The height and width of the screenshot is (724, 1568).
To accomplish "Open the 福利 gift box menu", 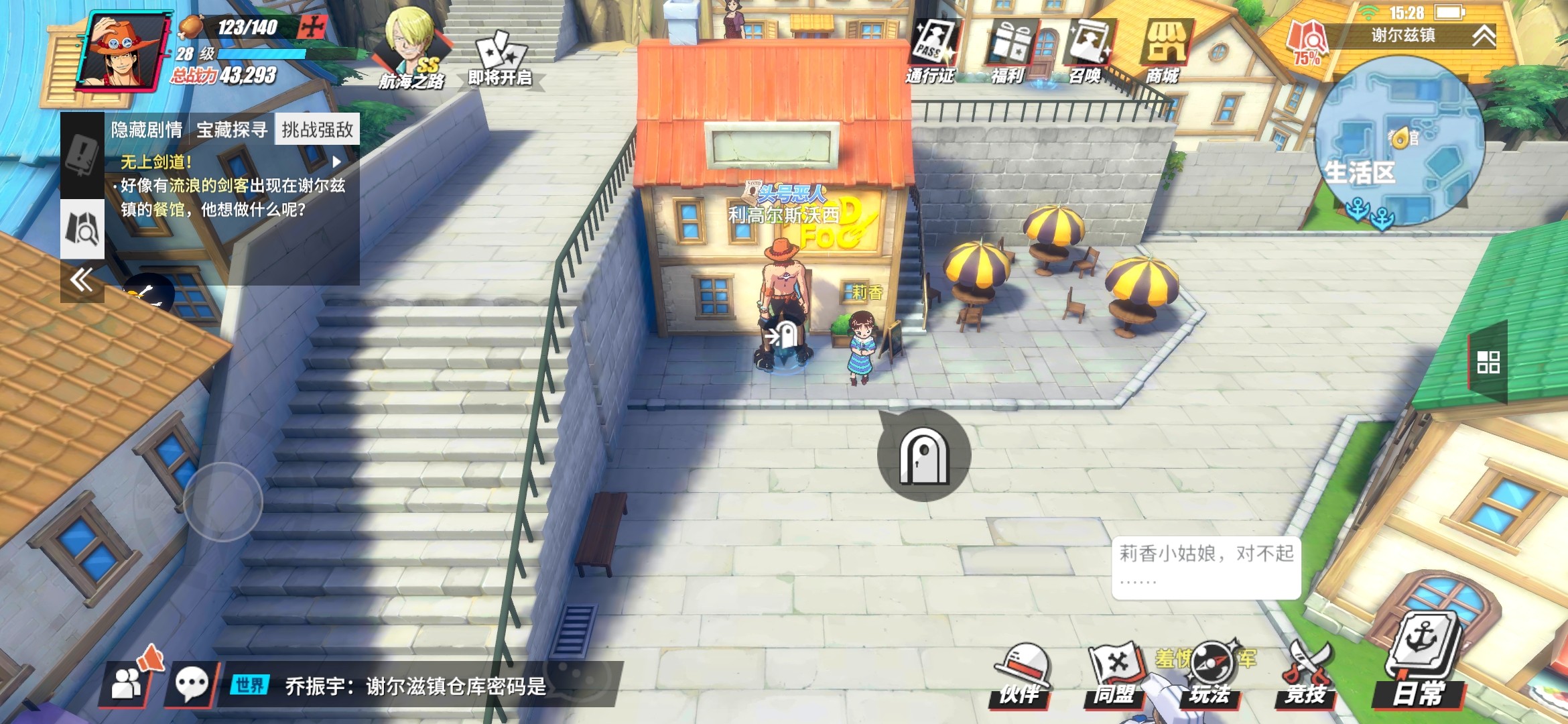I will click(x=1010, y=51).
